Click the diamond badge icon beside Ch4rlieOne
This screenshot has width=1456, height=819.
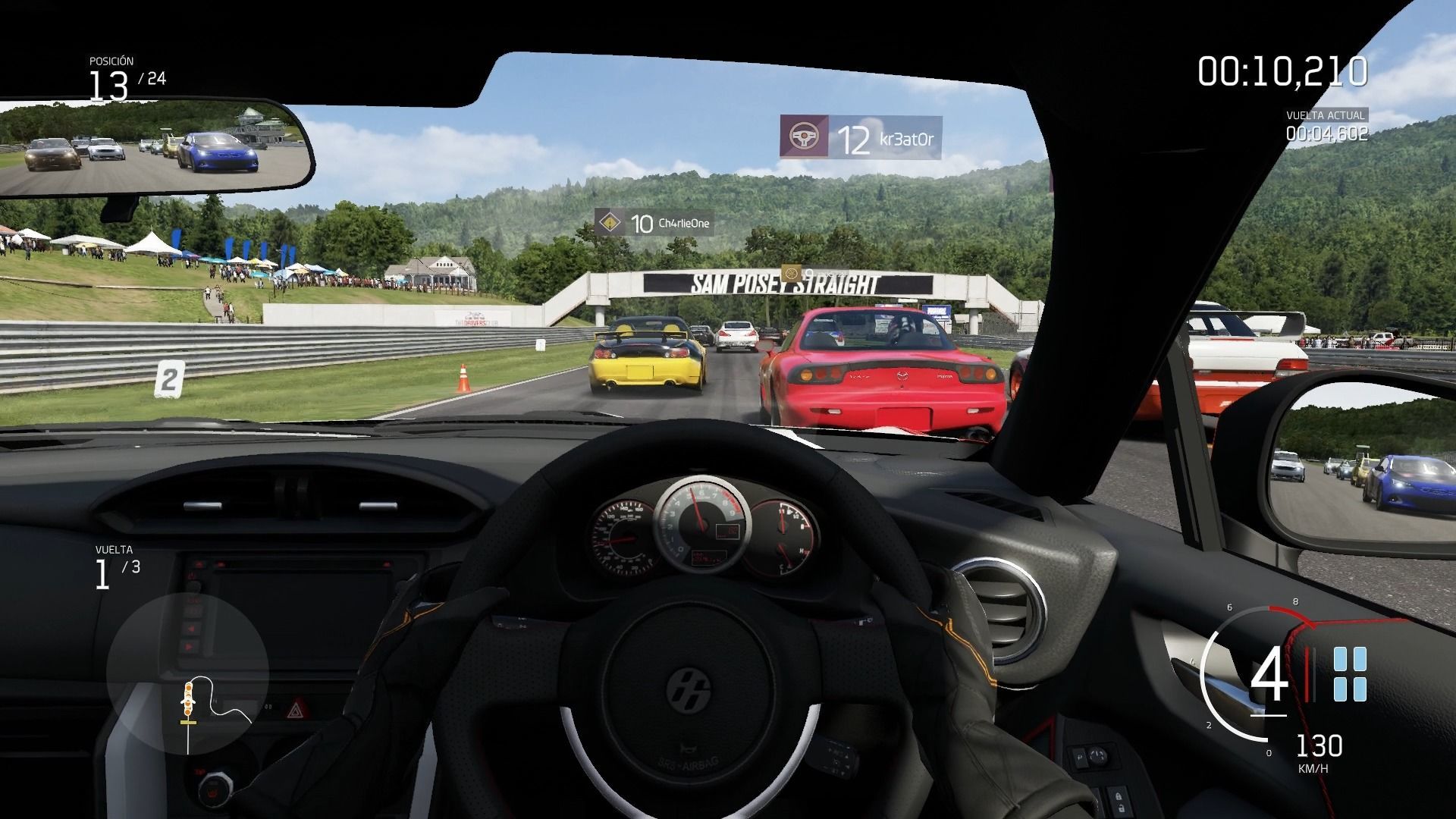(609, 223)
